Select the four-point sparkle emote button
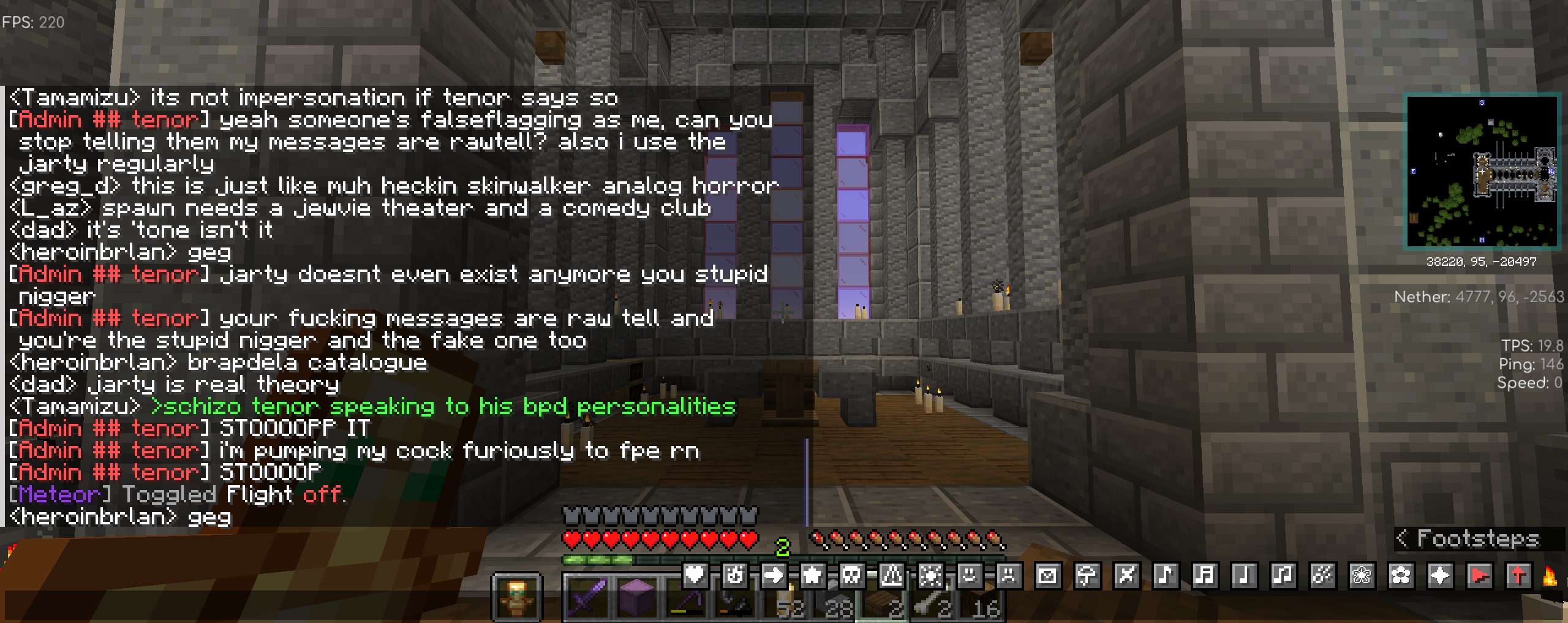Viewport: 1568px width, 623px height. tap(1440, 575)
